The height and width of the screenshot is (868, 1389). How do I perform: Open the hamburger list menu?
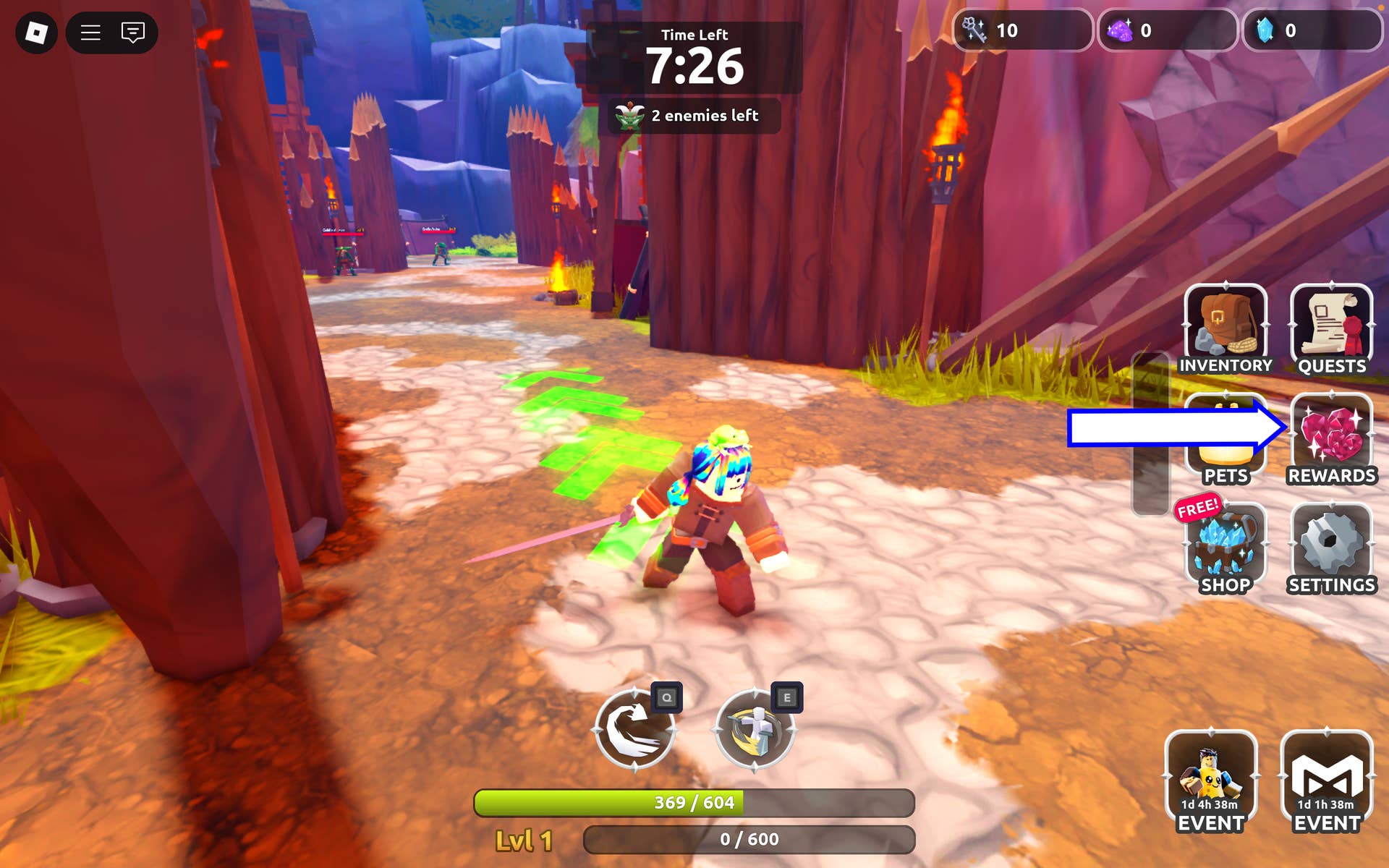click(90, 33)
